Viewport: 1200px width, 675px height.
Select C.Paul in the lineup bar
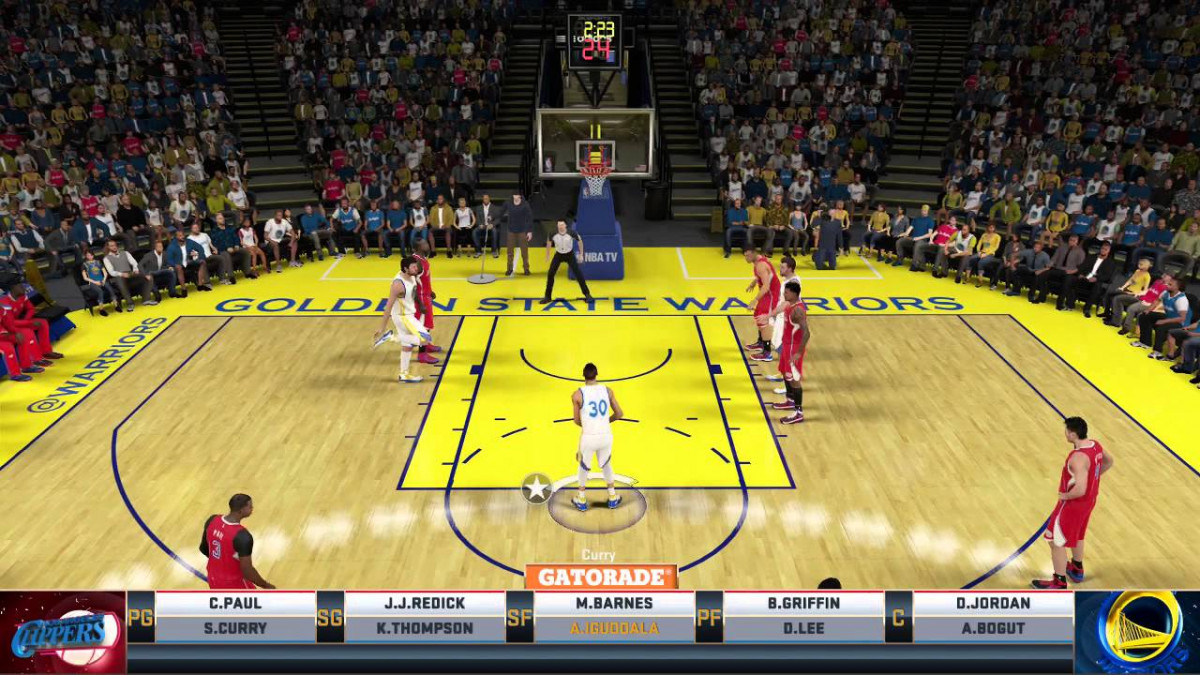(236, 603)
